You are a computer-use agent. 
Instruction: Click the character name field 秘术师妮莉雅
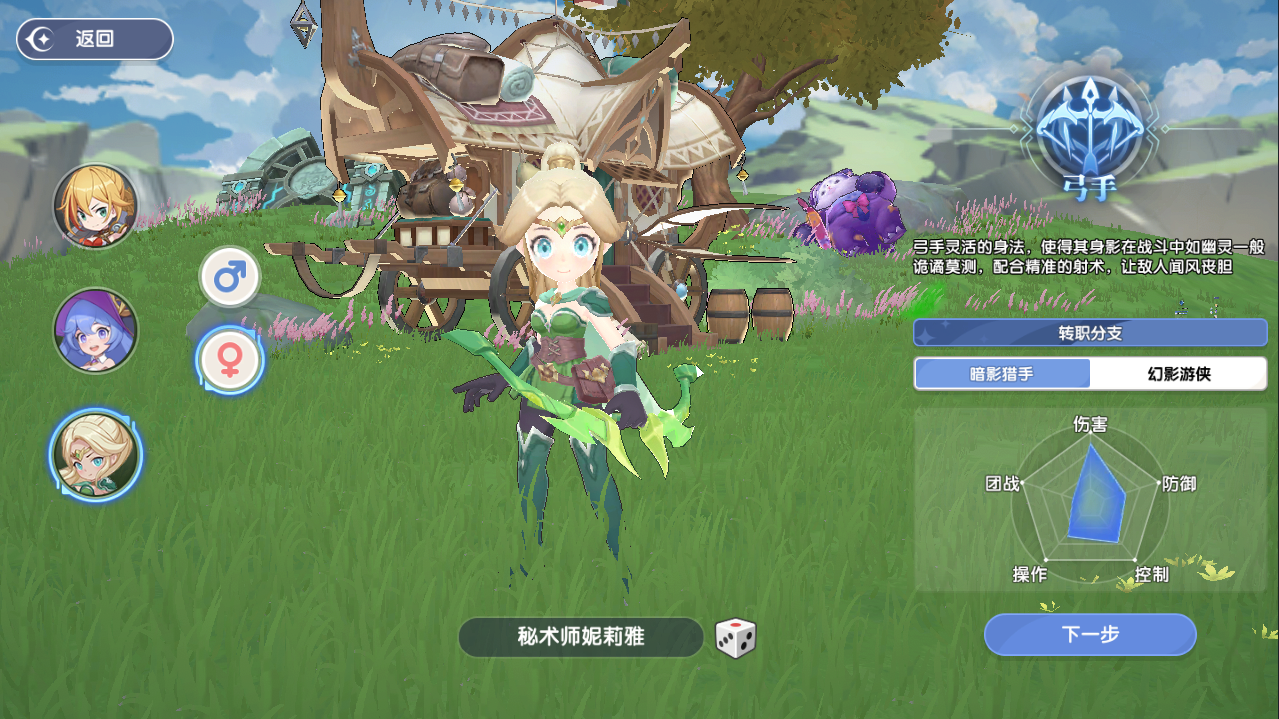[580, 637]
